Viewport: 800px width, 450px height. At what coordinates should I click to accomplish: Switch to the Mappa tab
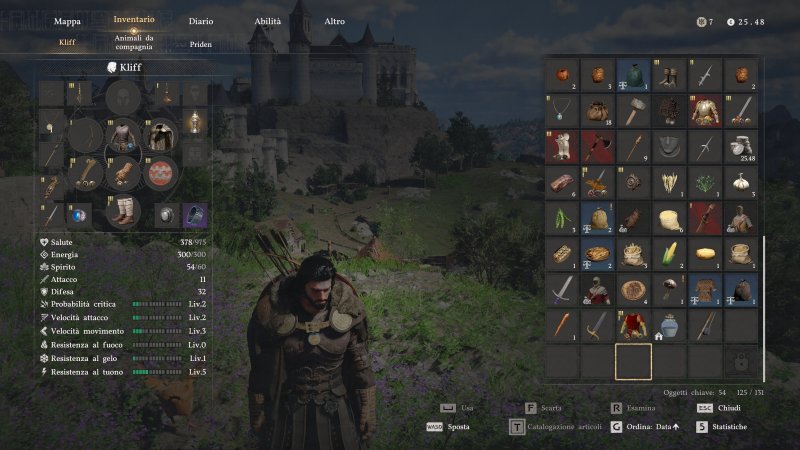(x=67, y=21)
